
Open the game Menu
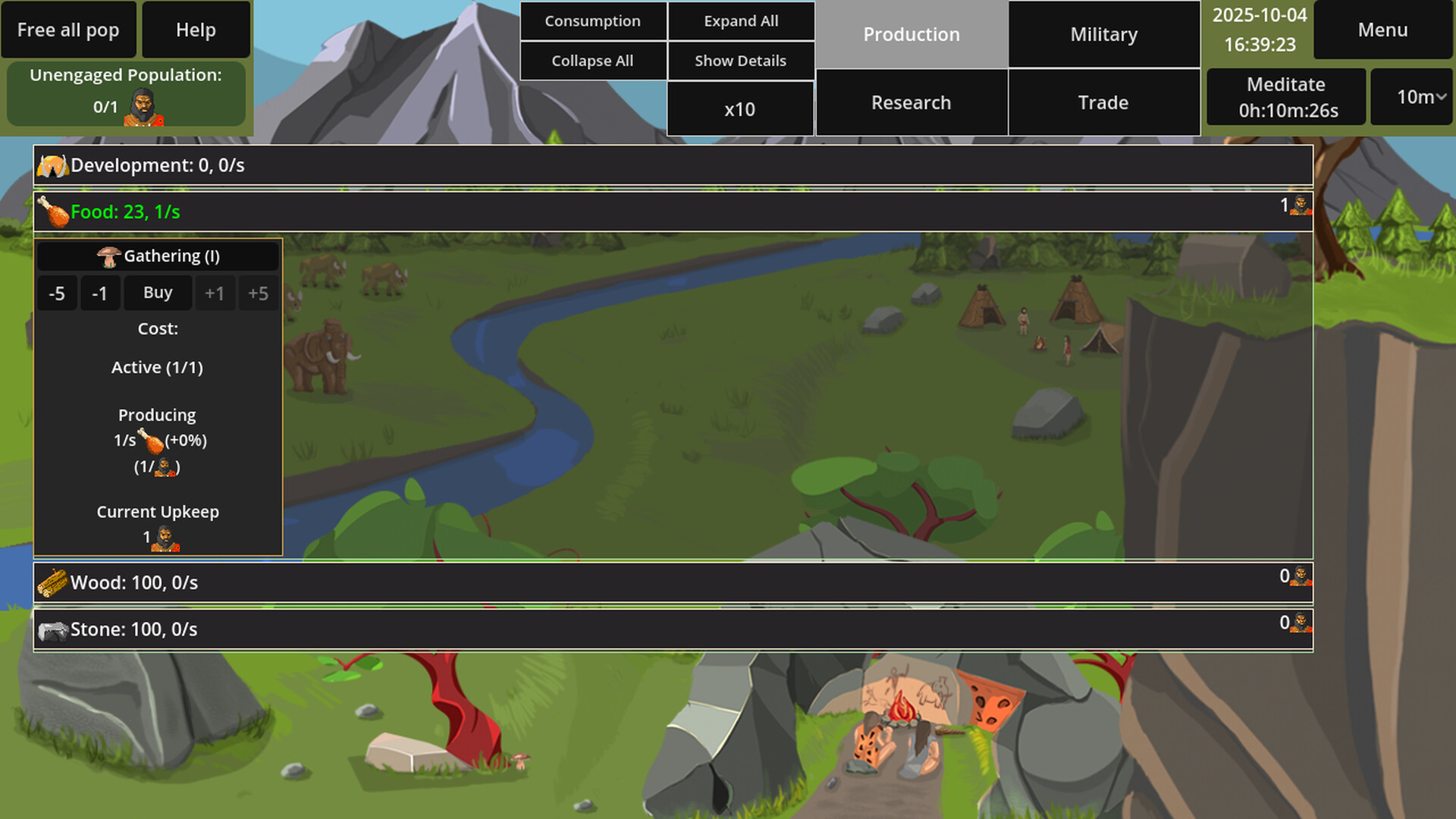pos(1382,30)
